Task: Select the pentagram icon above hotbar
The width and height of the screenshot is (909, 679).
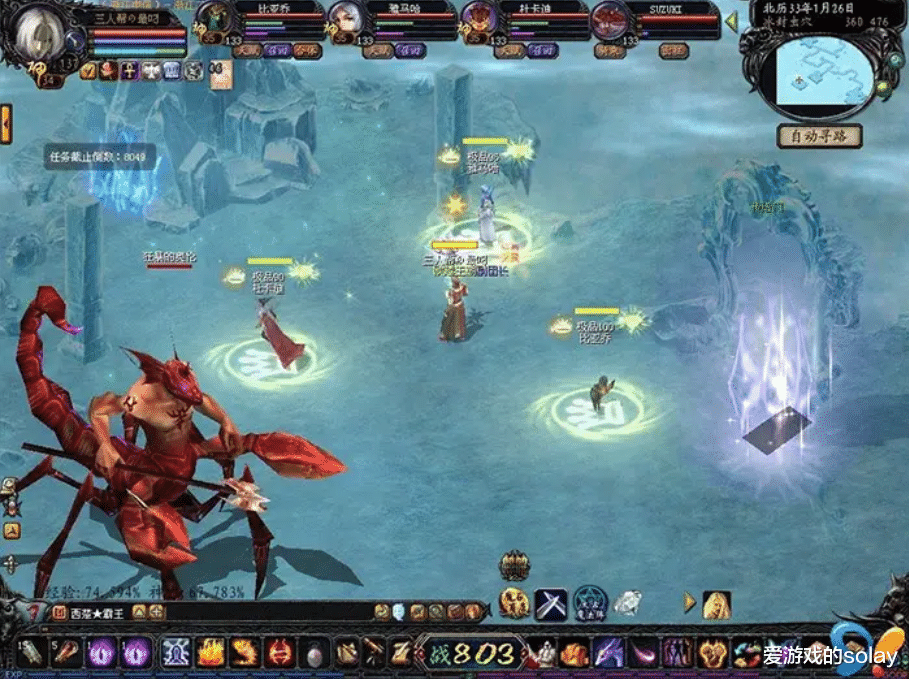Action: click(x=590, y=603)
